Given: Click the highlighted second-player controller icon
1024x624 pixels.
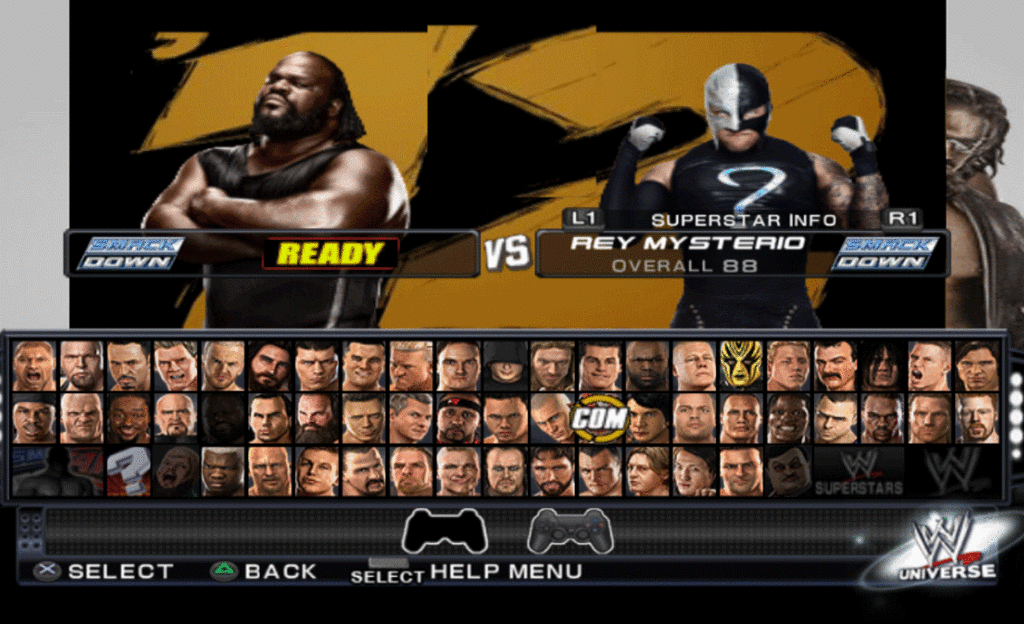Looking at the screenshot, I should (x=570, y=530).
